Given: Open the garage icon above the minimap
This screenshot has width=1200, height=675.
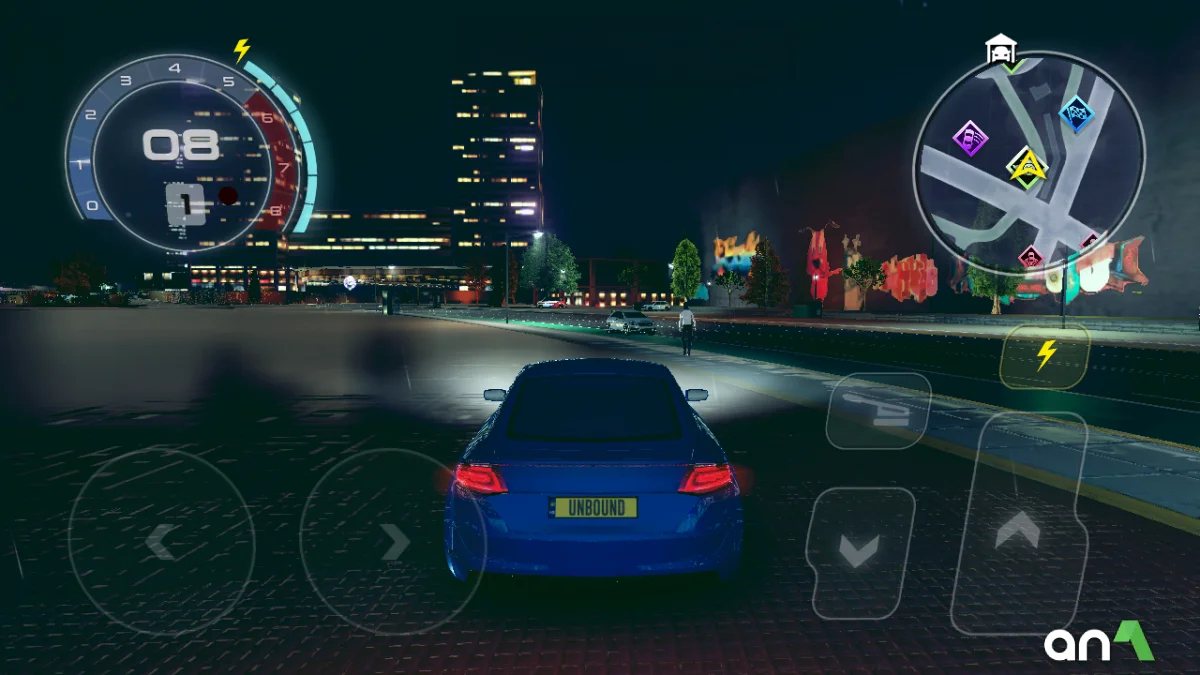Looking at the screenshot, I should point(1000,48).
